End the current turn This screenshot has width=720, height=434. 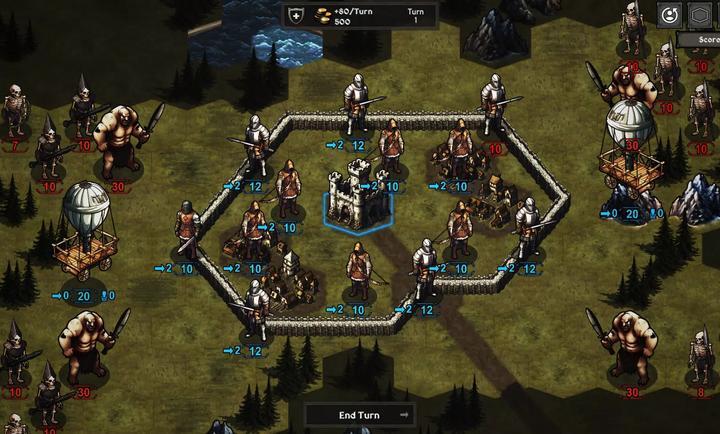pyautogui.click(x=359, y=414)
